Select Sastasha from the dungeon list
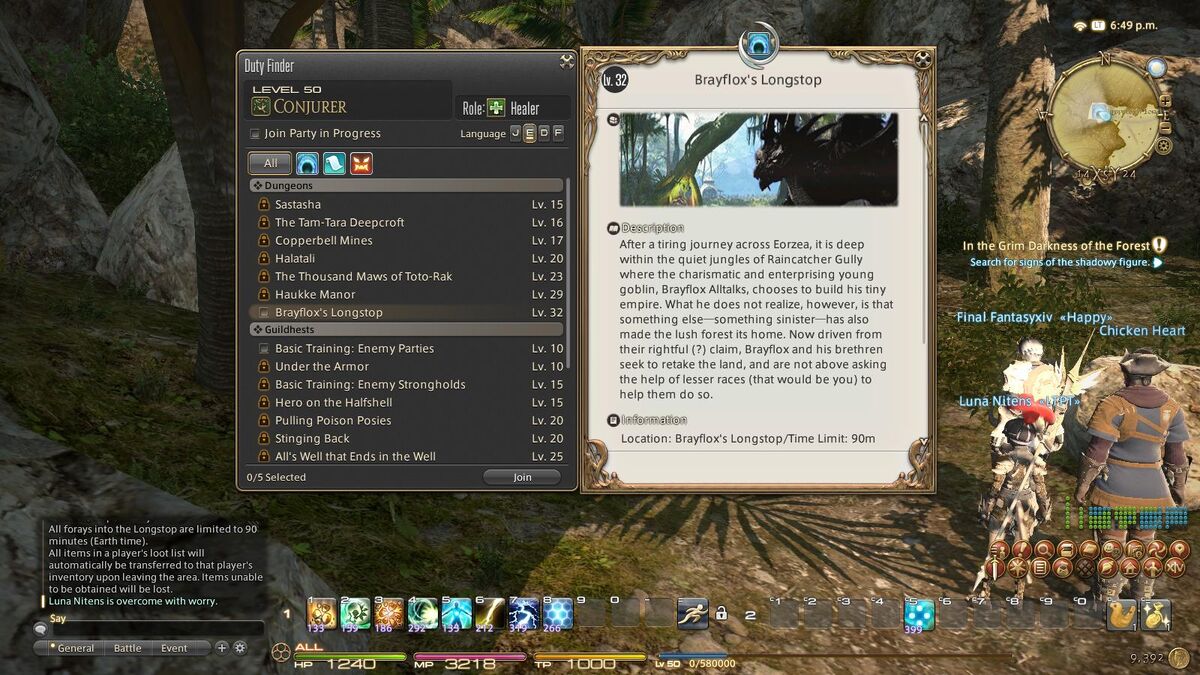 (x=298, y=205)
